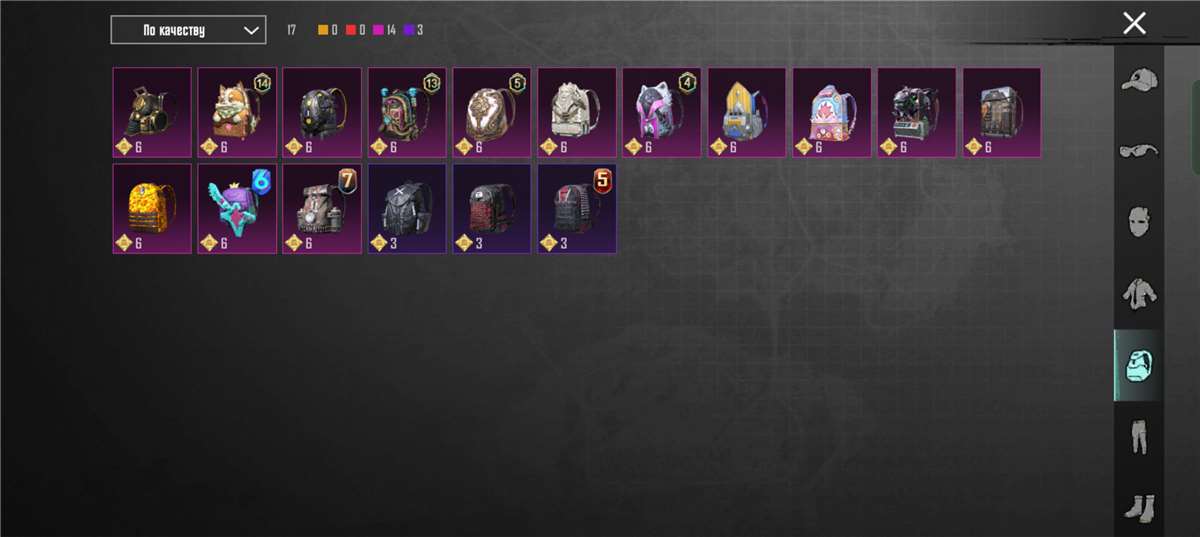This screenshot has height=537, width=1200.
Task: Select the backpack with level 13 badge
Action: click(x=407, y=112)
